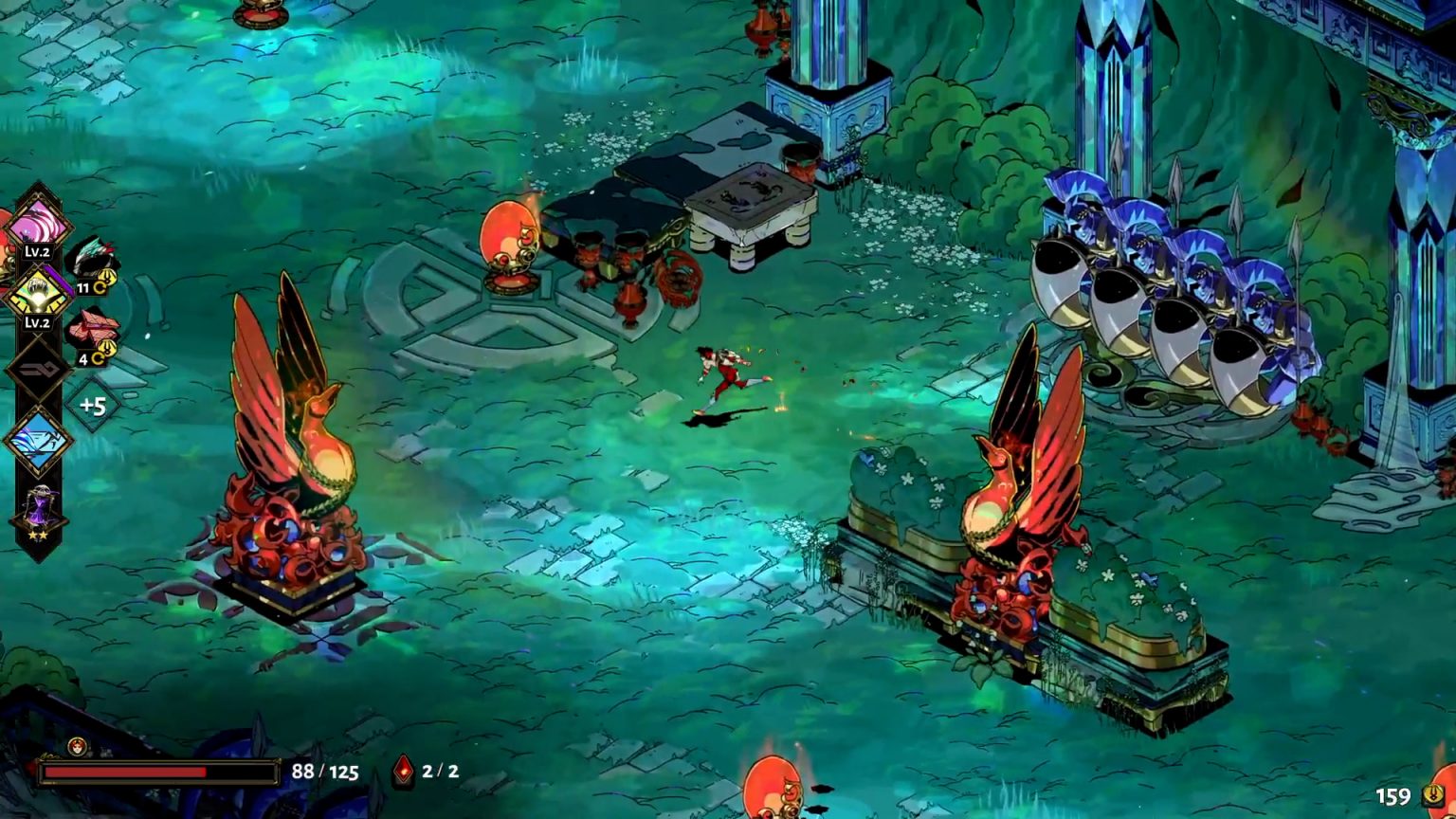Click the +5 diamond indicator
Screen dimensions: 1456x819
[90, 405]
